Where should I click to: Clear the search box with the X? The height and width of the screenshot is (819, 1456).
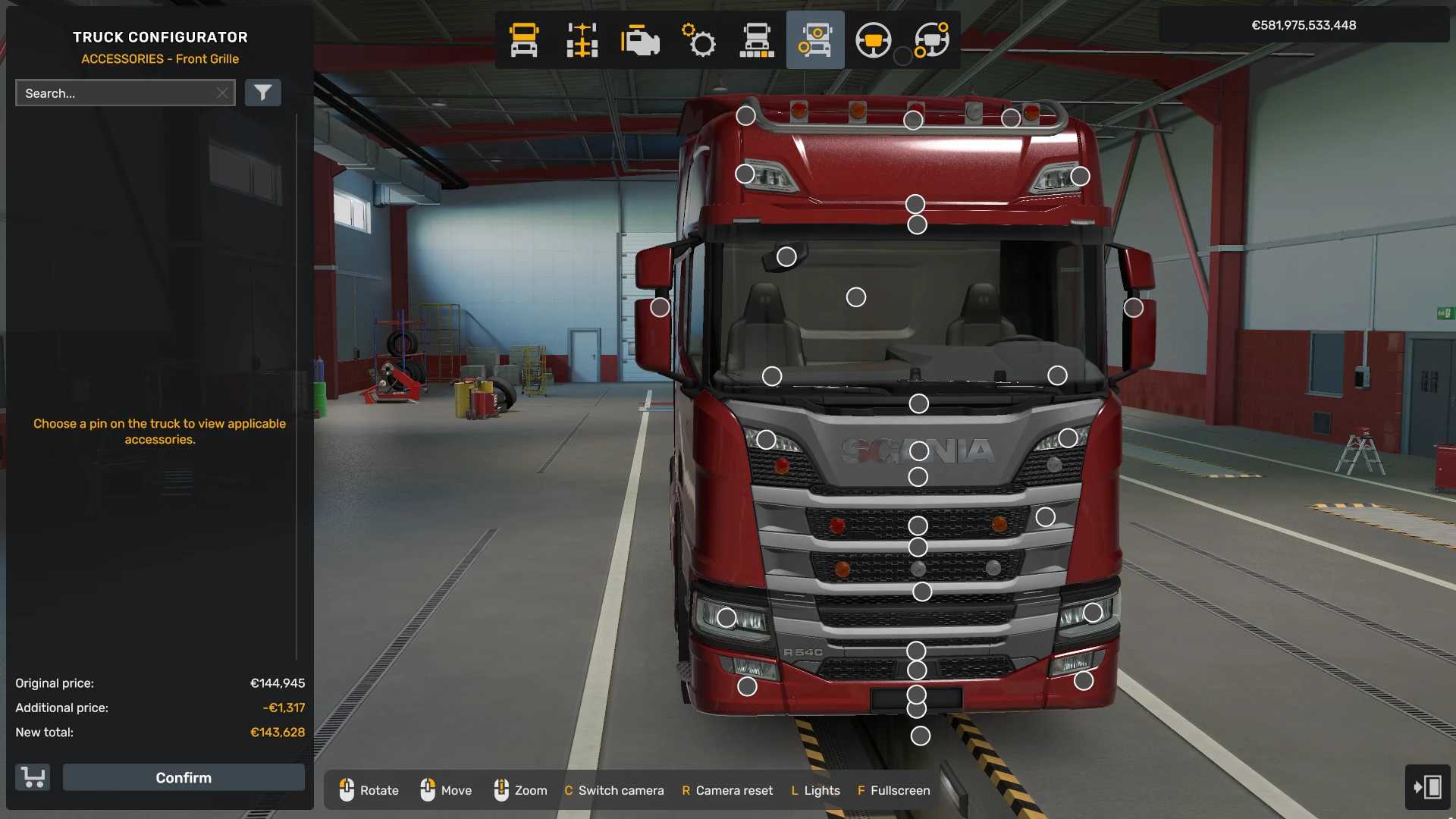click(222, 93)
